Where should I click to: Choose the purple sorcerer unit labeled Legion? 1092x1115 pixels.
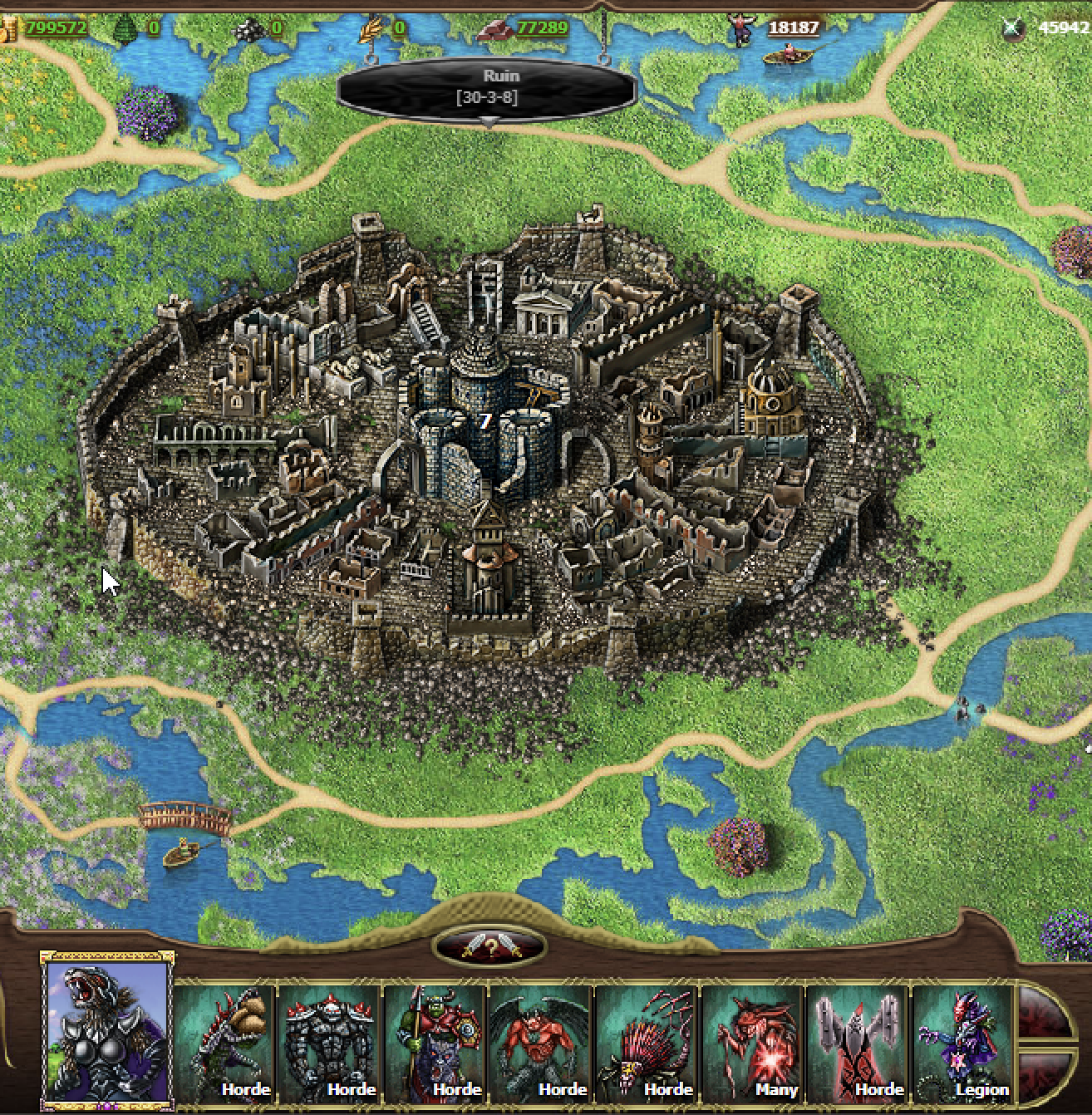[x=963, y=1042]
